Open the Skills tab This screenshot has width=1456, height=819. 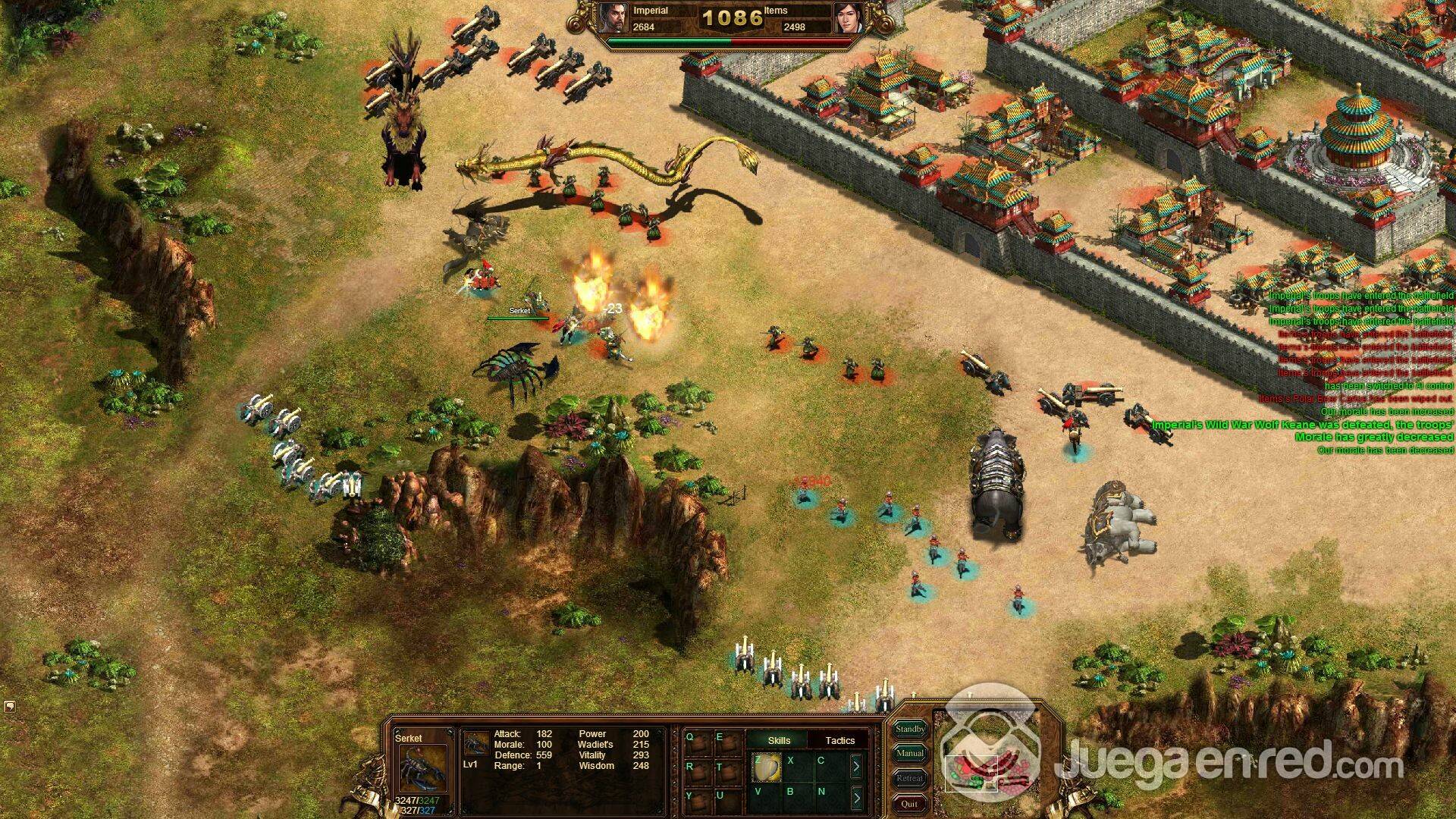779,740
